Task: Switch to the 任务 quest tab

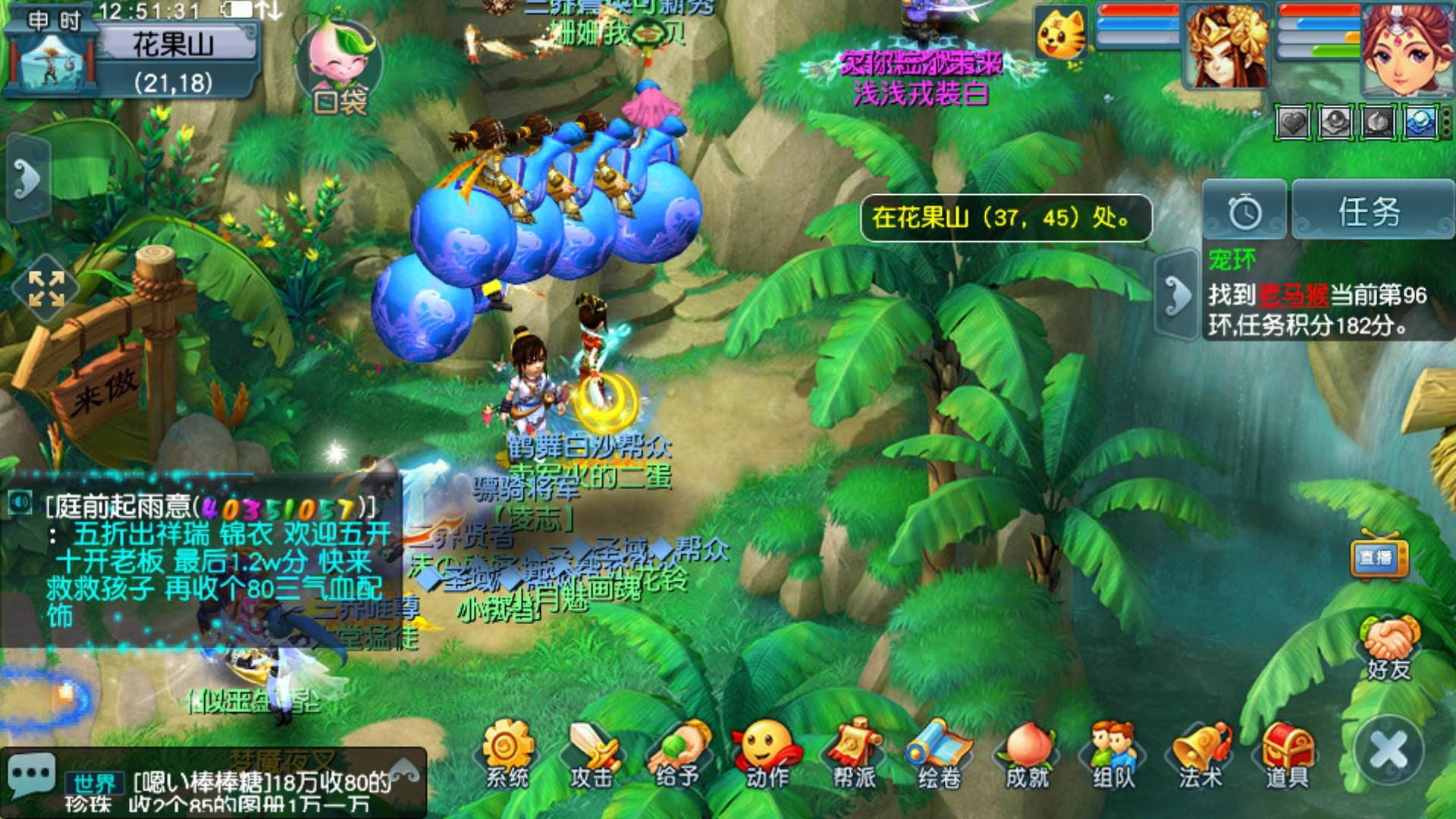Action: [x=1370, y=211]
